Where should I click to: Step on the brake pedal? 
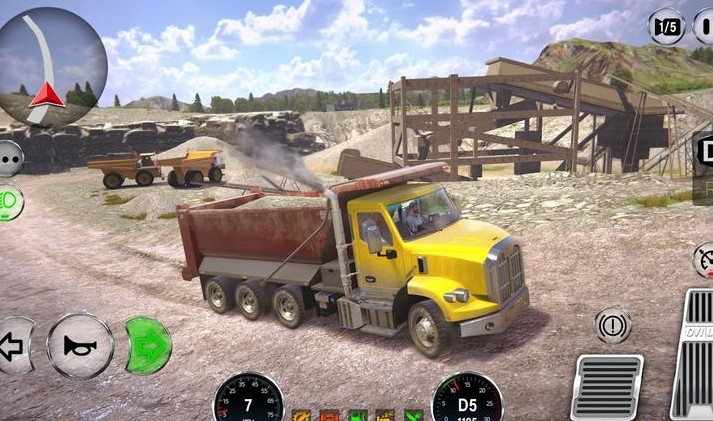pos(607,387)
